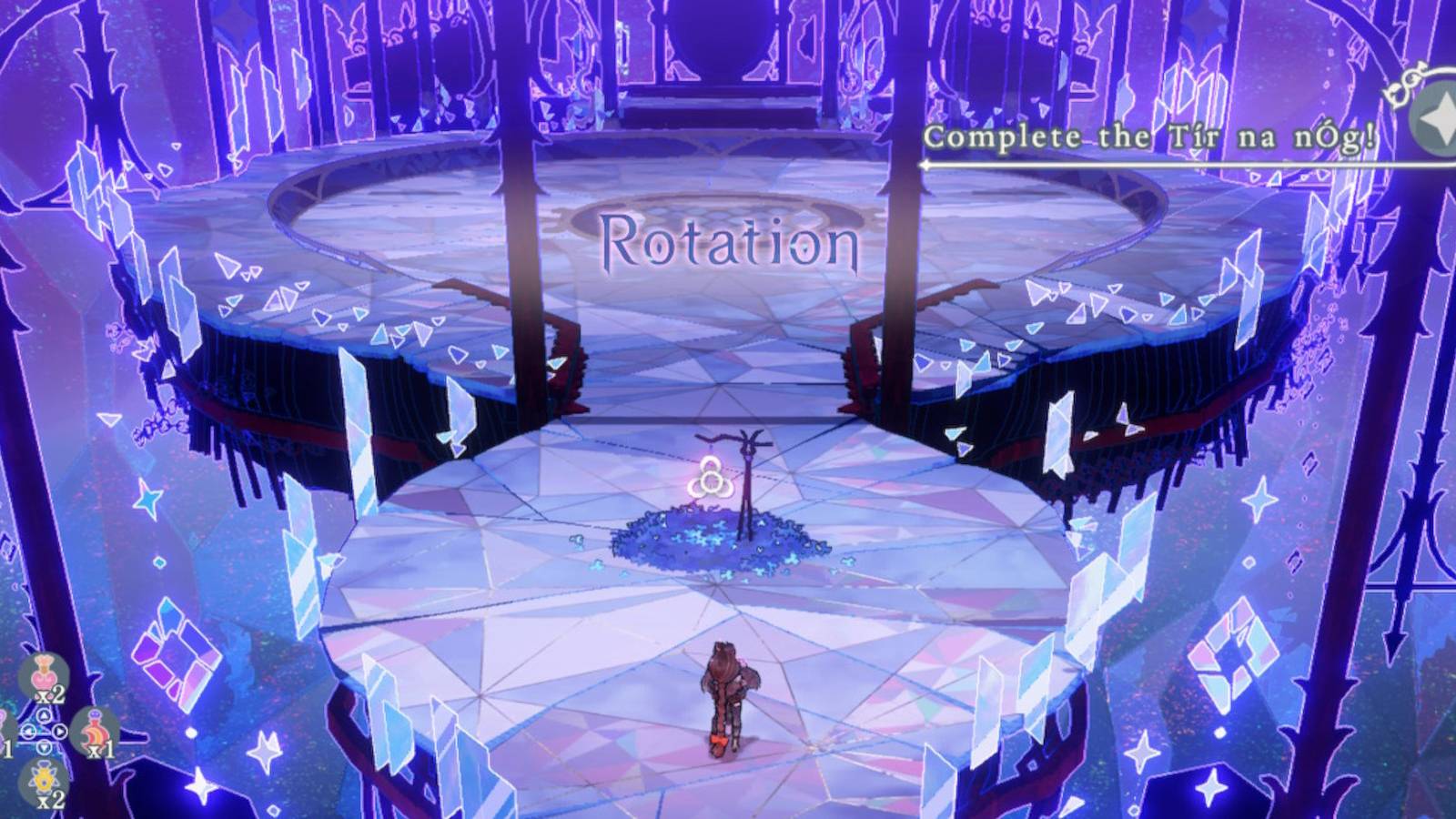This screenshot has width=1456, height=819.
Task: Click the left arrow on the item selector
Action: 29,731
